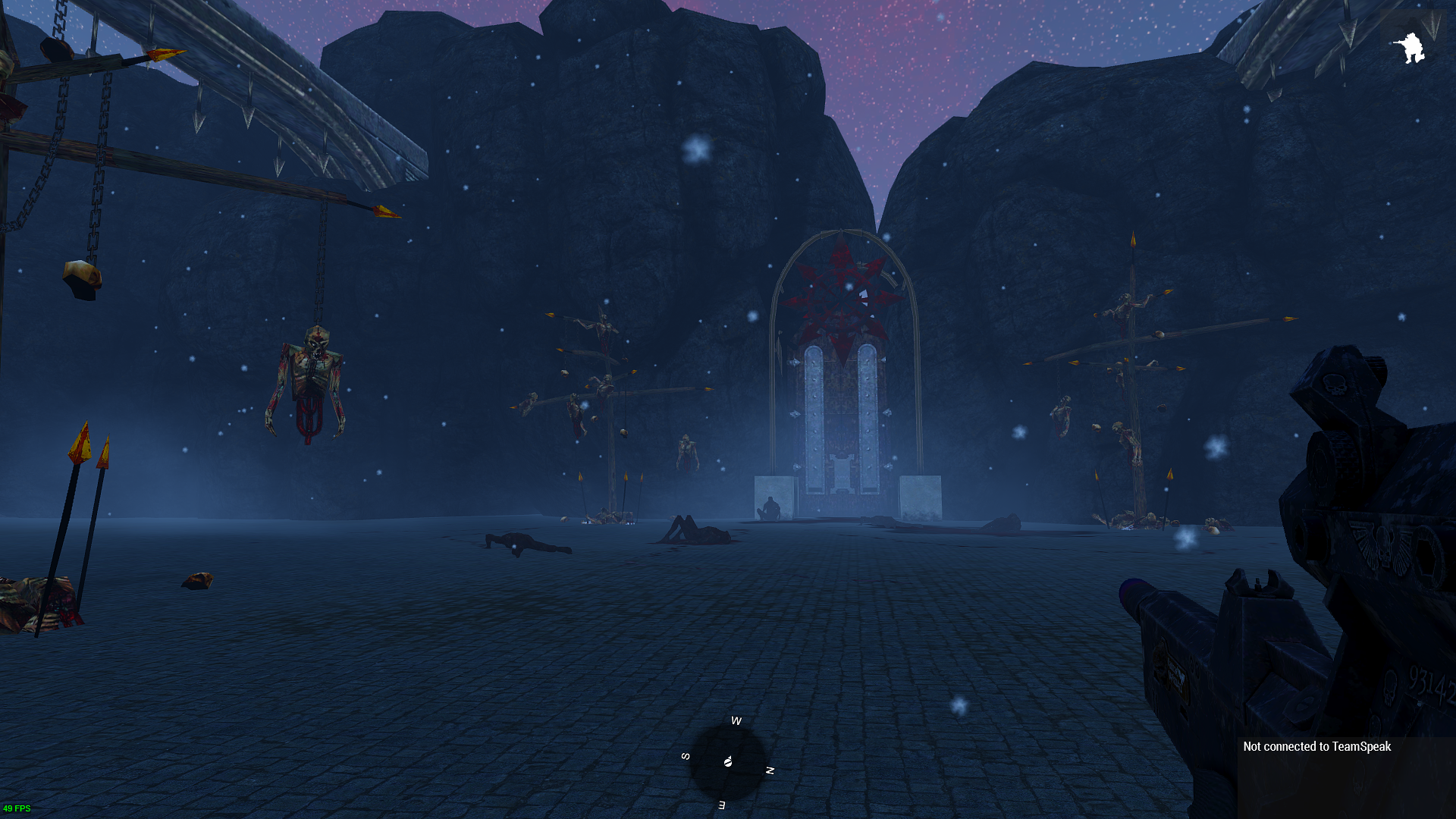Click the Not connected to TeamSpeak notification
1456x819 pixels.
(x=1316, y=747)
